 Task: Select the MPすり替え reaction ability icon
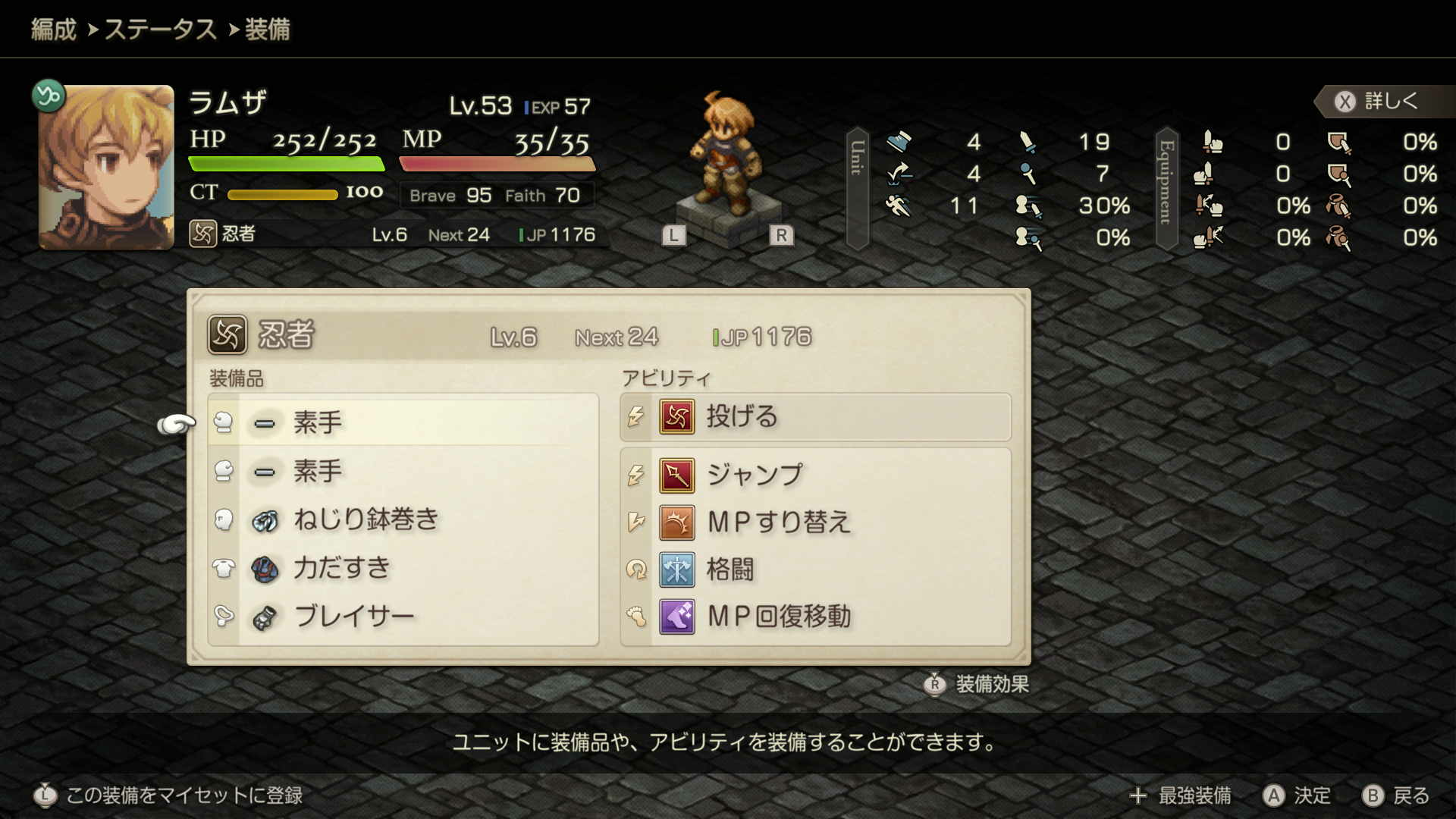pyautogui.click(x=677, y=523)
